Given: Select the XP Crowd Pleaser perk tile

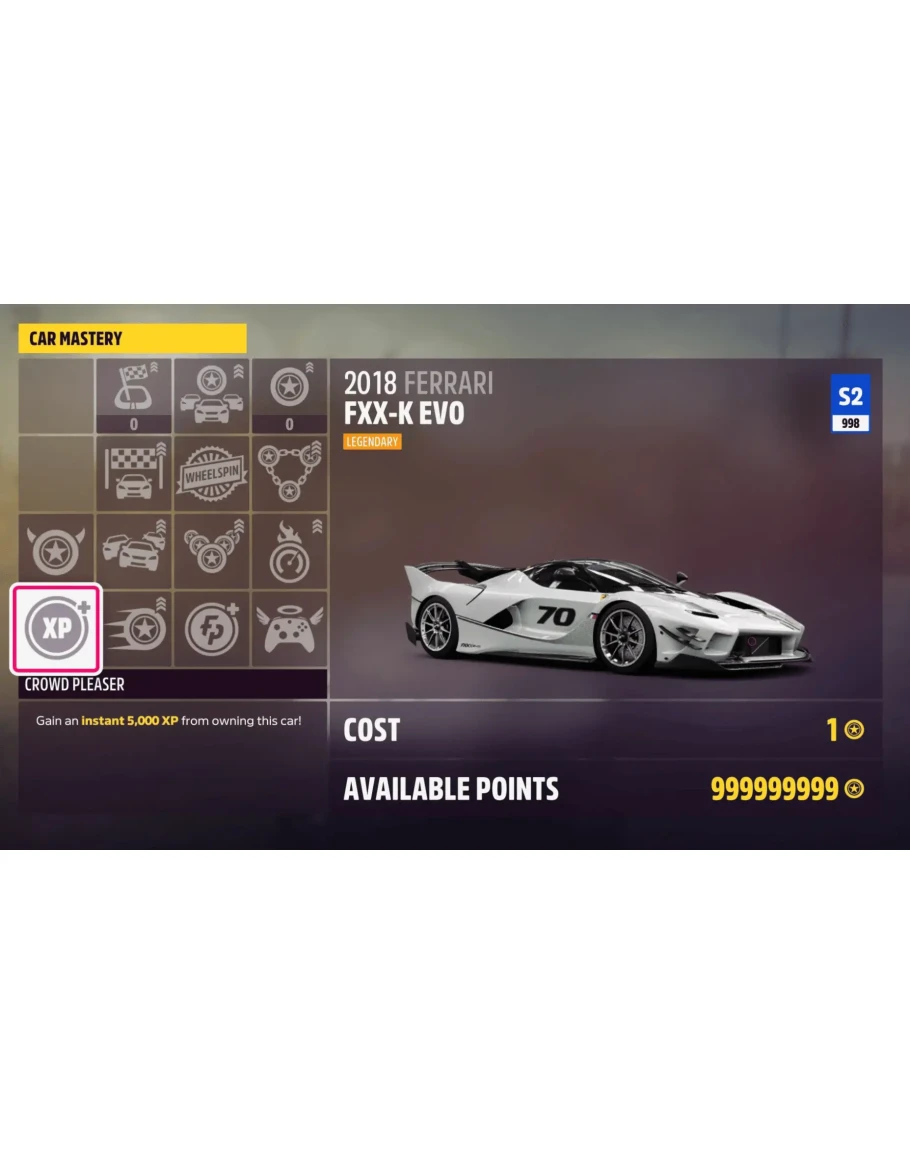Looking at the screenshot, I should (x=56, y=628).
